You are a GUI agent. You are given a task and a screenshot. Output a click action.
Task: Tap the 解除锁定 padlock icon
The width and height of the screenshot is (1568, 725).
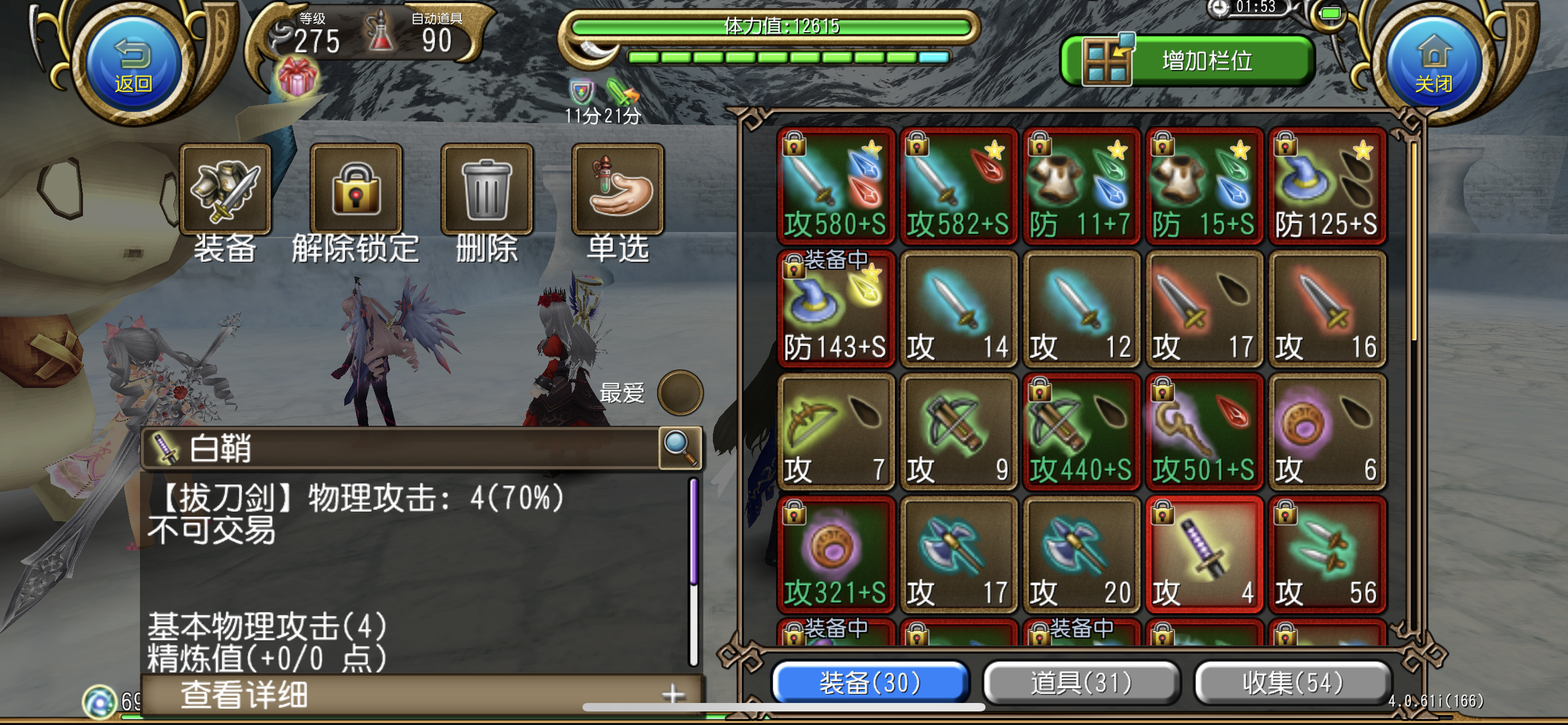(356, 192)
